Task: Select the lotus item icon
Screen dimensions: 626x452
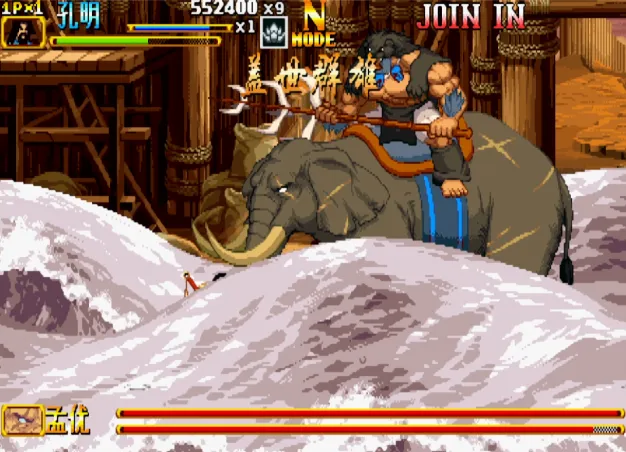Action: pos(273,33)
